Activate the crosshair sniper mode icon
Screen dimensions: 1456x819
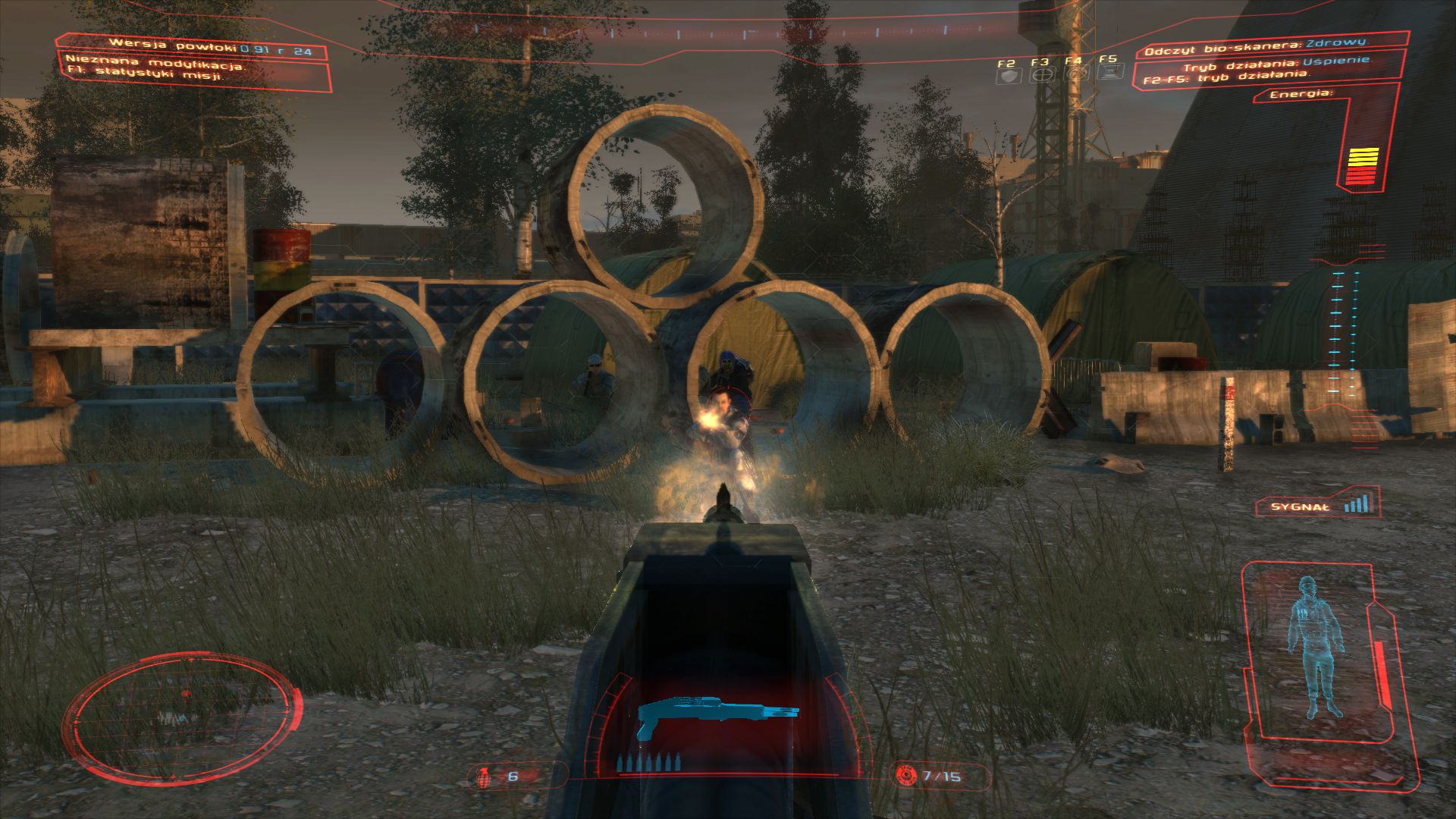point(1042,75)
